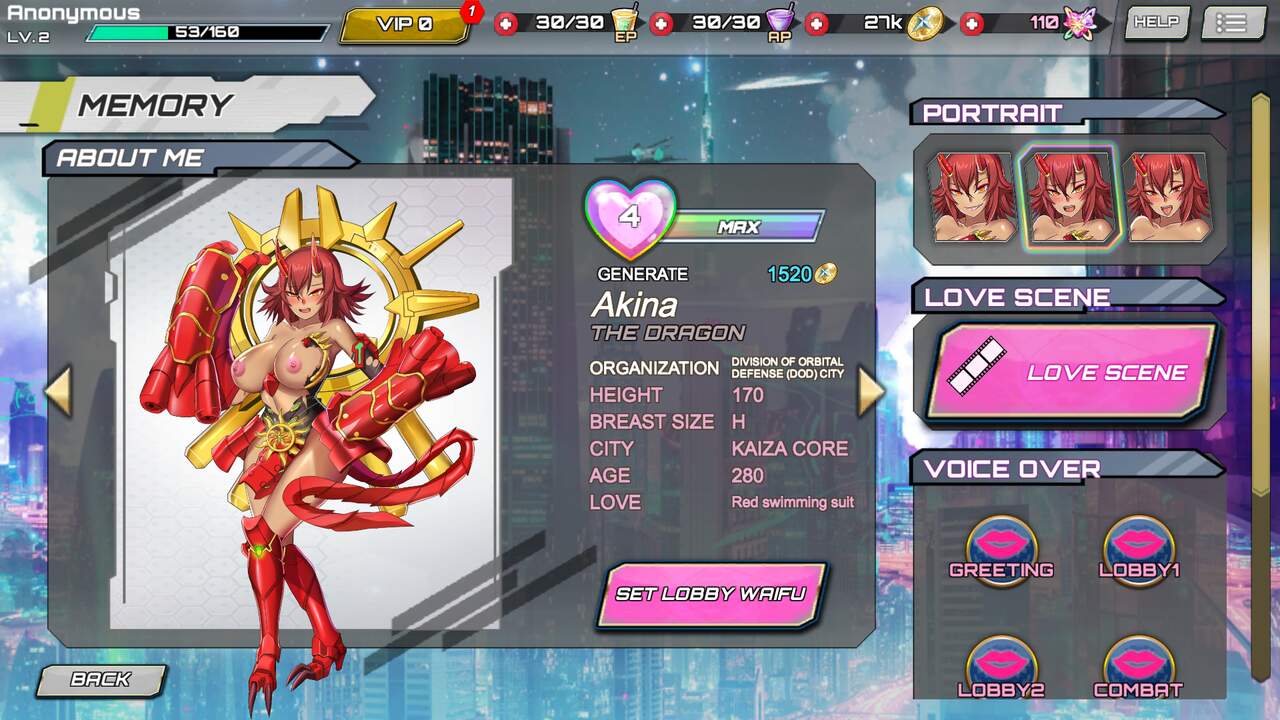Open the HELP screen
Viewport: 1280px width, 720px height.
click(x=1155, y=22)
